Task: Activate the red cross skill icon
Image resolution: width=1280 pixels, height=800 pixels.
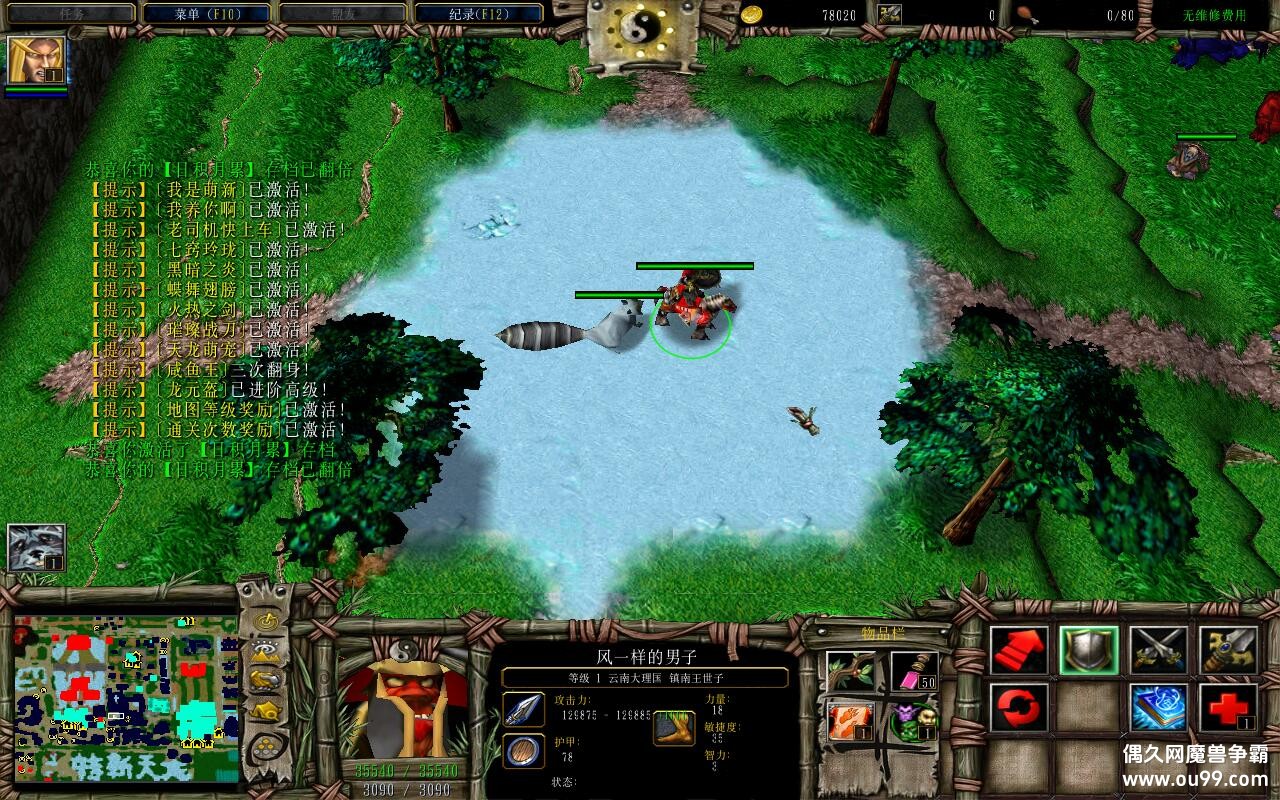Action: click(x=1228, y=708)
